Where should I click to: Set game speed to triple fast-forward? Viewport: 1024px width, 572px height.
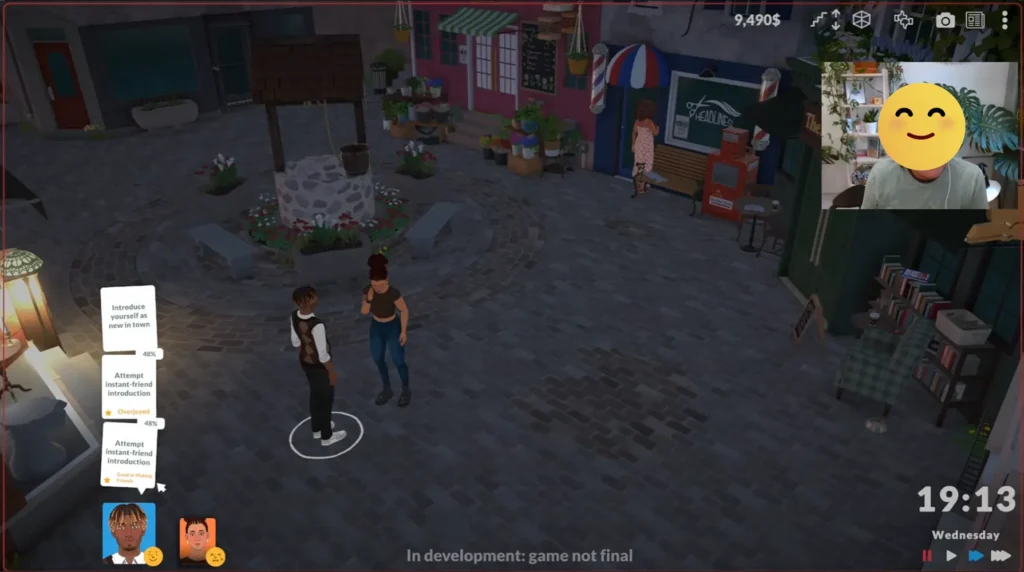tap(1001, 556)
